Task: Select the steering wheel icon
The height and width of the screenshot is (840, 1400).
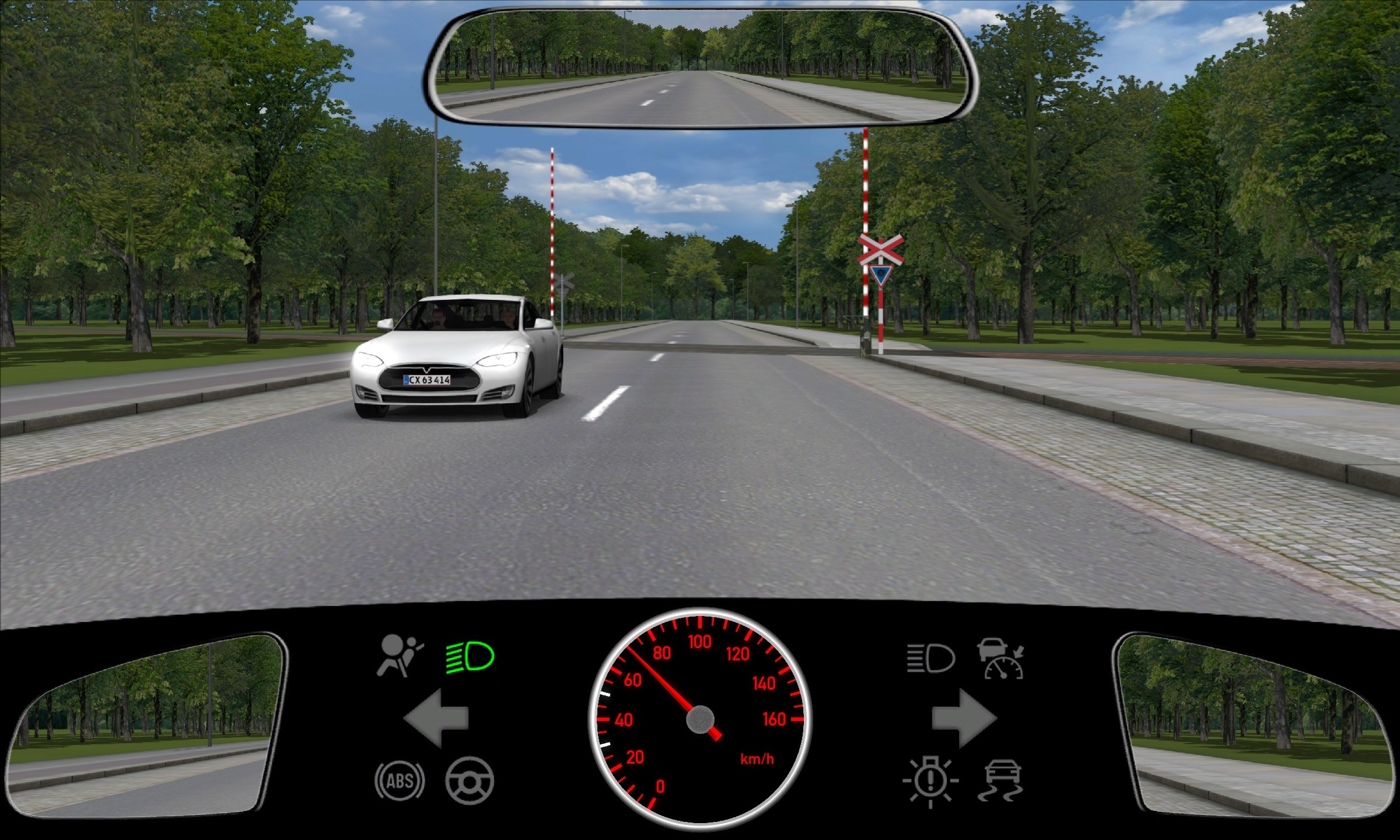Action: 470,780
